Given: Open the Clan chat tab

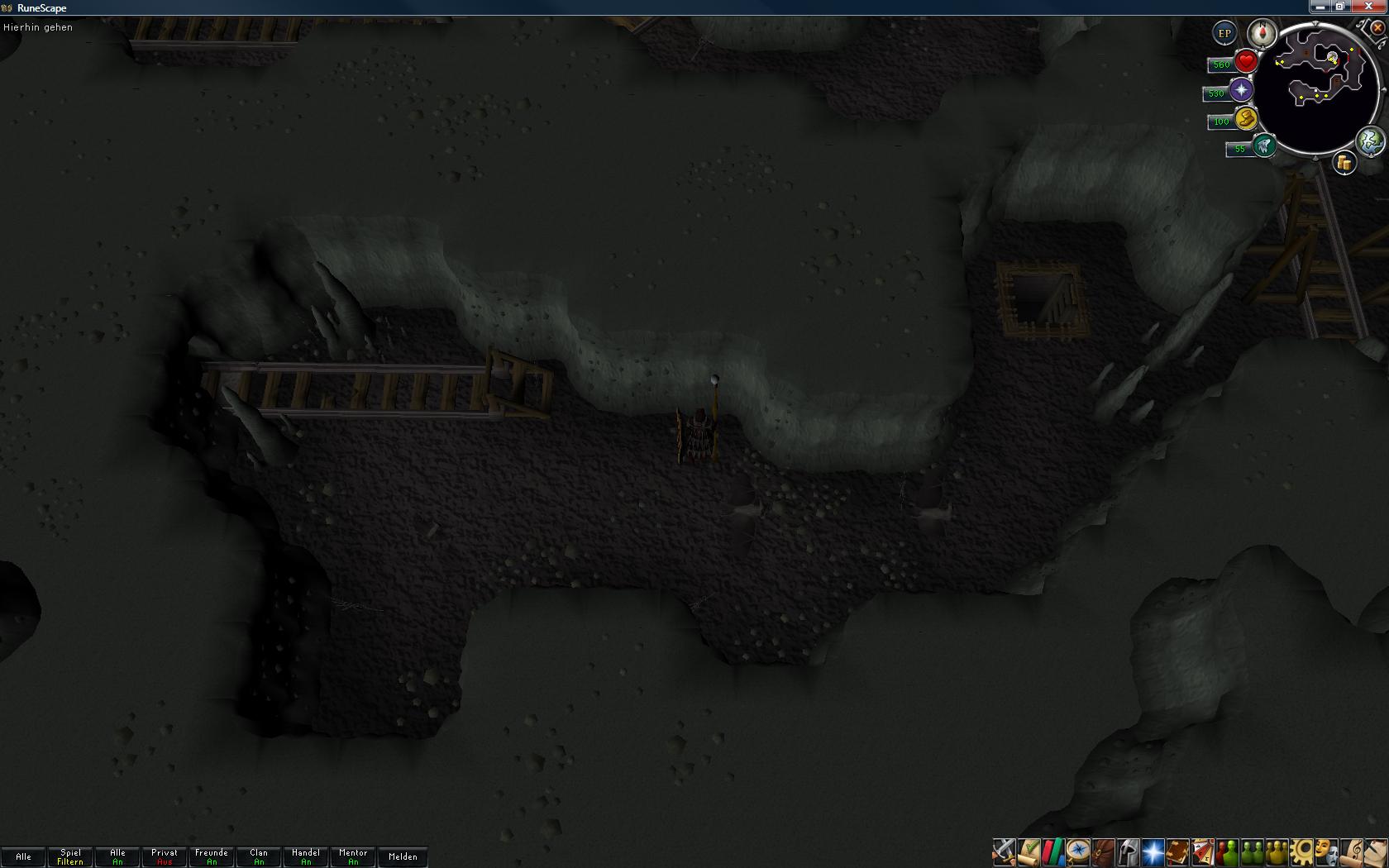Looking at the screenshot, I should click(x=259, y=856).
